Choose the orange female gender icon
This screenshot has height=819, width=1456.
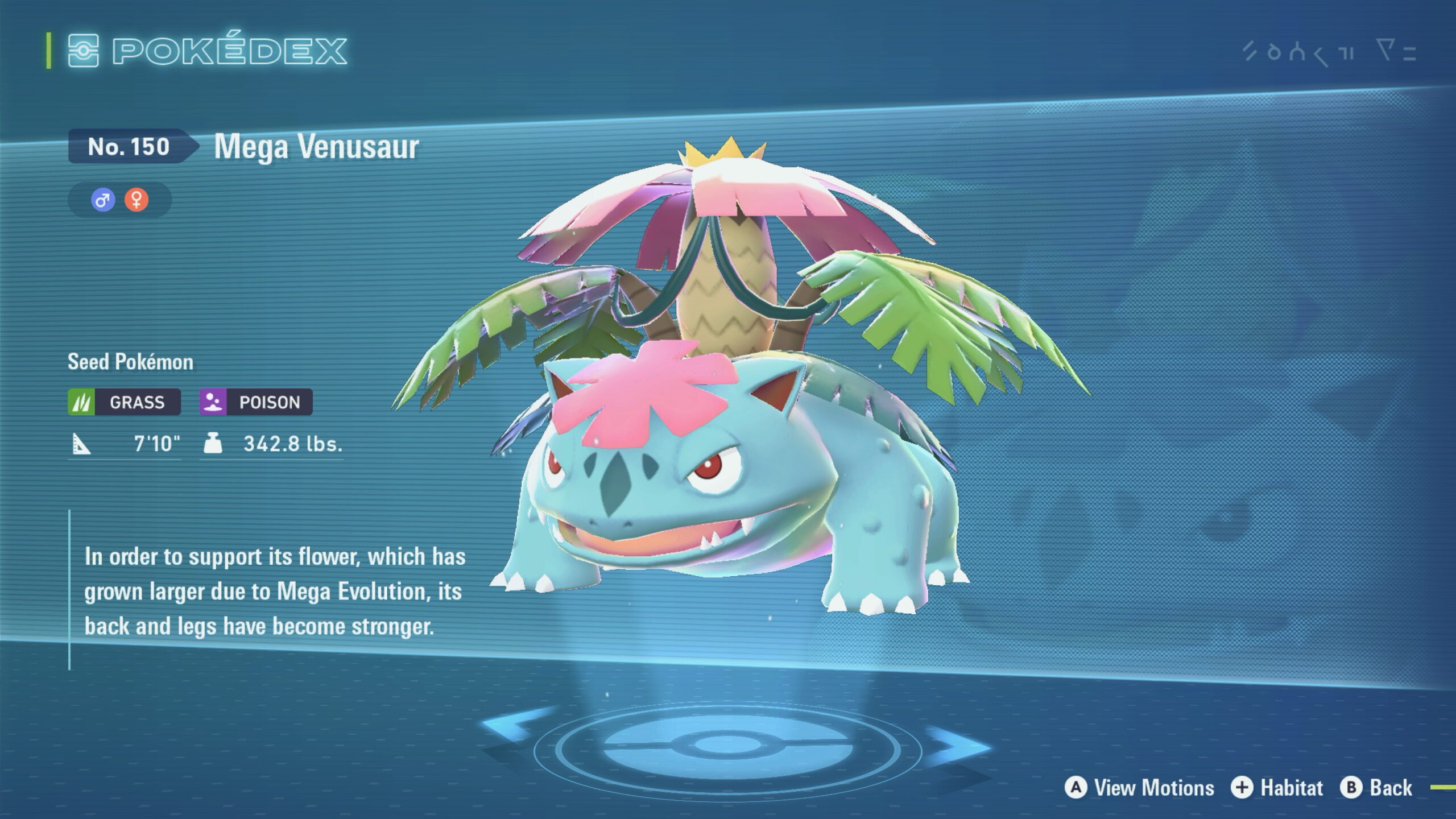136,200
